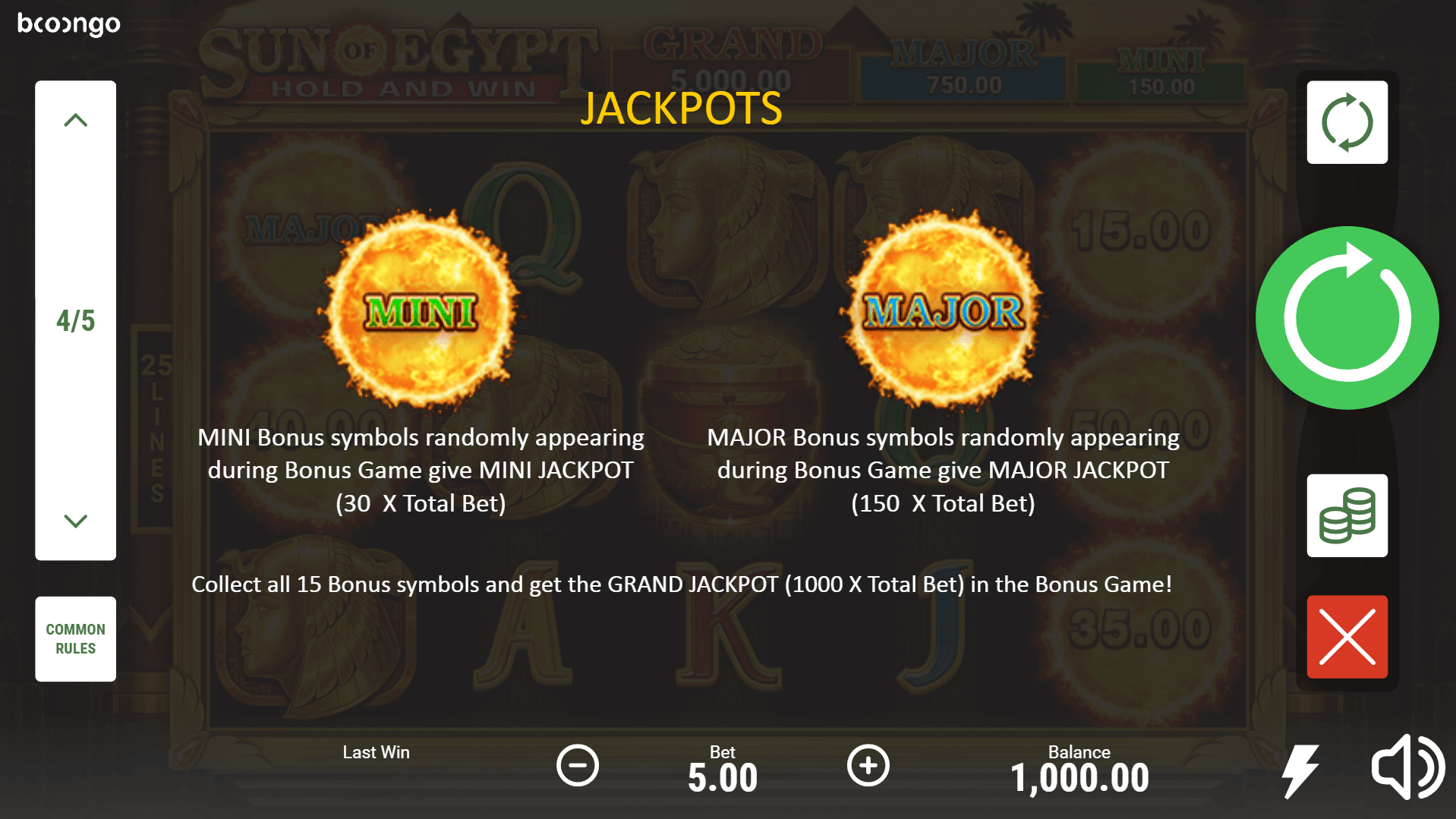Screen dimensions: 1456x819
Task: Spin the reels with the green button
Action: pyautogui.click(x=1347, y=318)
